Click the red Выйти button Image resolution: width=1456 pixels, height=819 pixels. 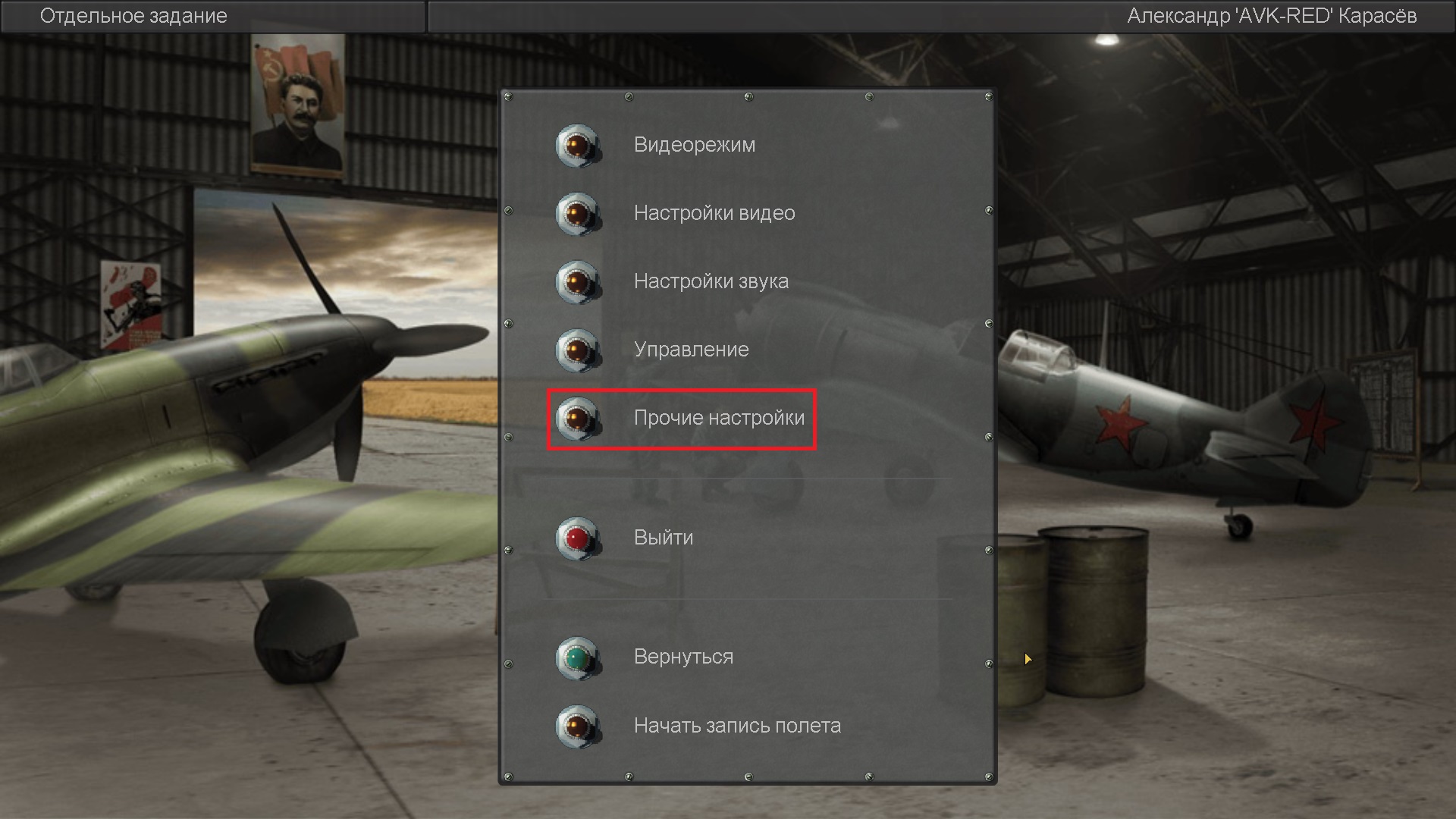click(x=578, y=538)
